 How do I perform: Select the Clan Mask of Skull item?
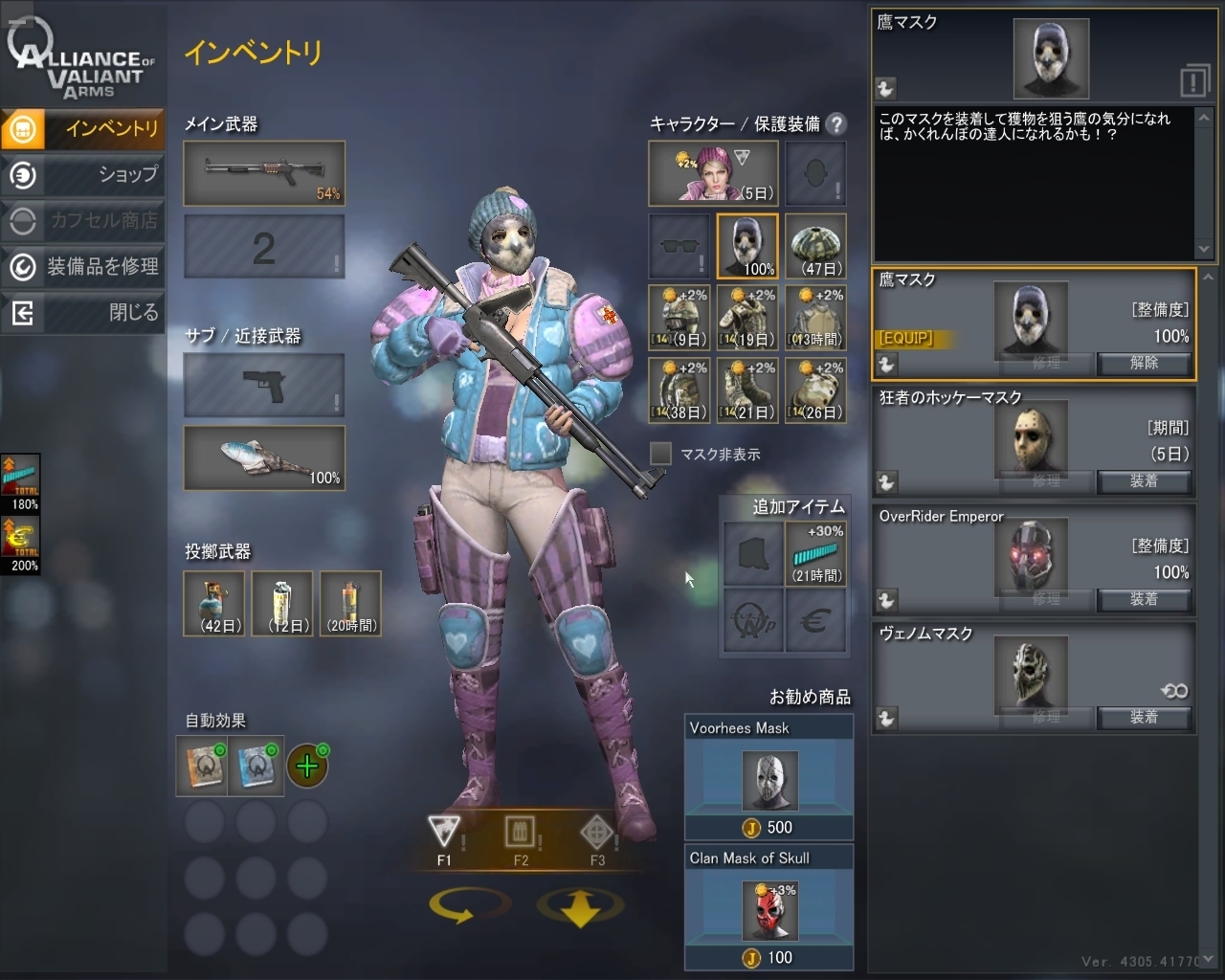[x=769, y=908]
